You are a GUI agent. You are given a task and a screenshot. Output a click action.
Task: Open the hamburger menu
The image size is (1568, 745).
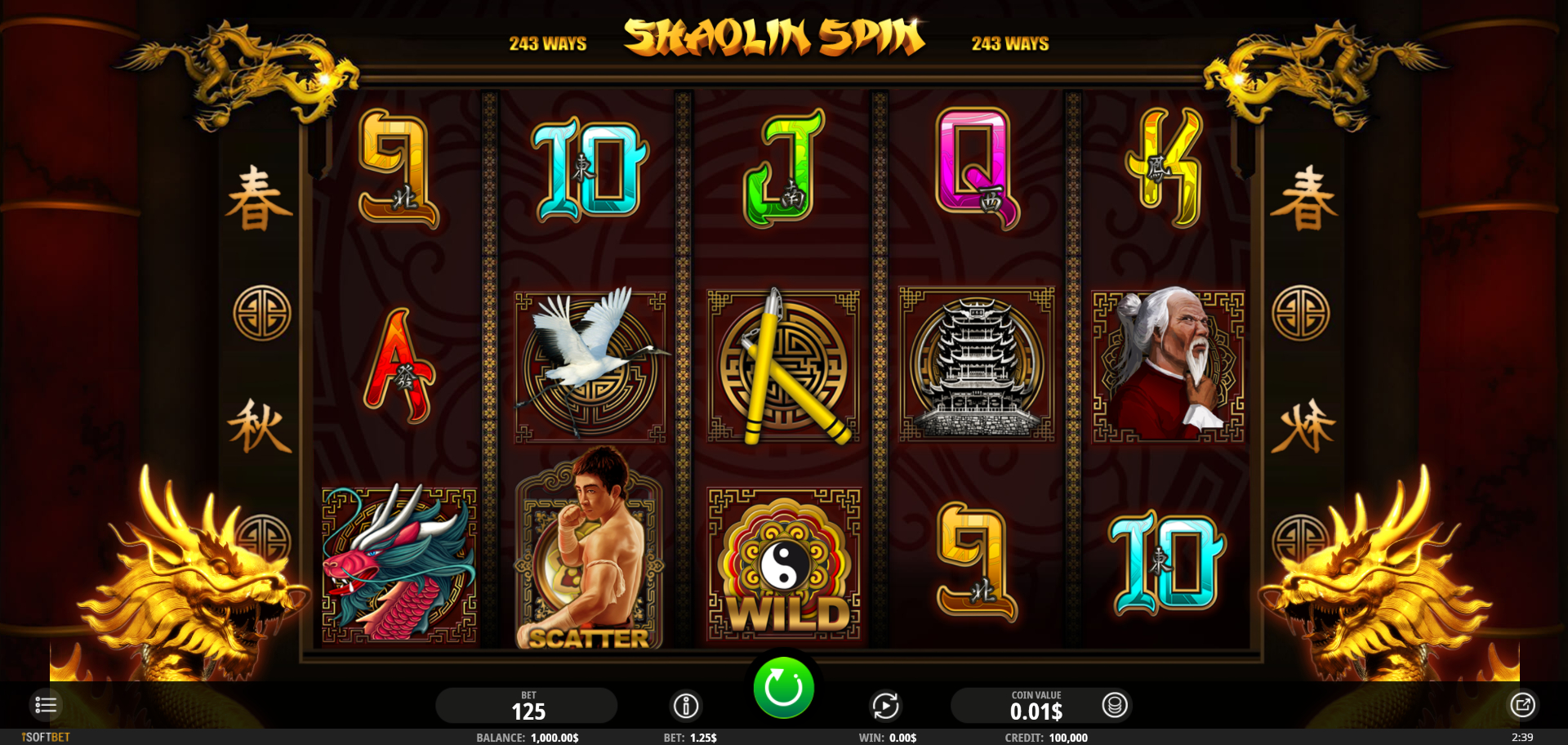pos(46,704)
